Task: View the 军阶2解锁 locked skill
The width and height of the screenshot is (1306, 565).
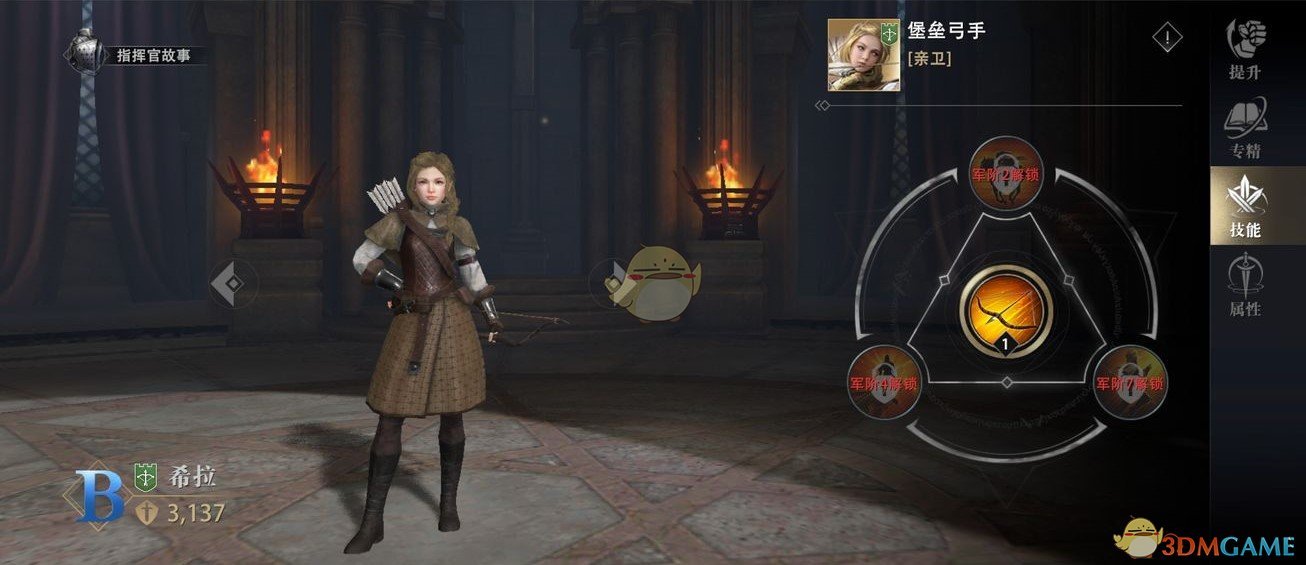Action: click(1006, 173)
